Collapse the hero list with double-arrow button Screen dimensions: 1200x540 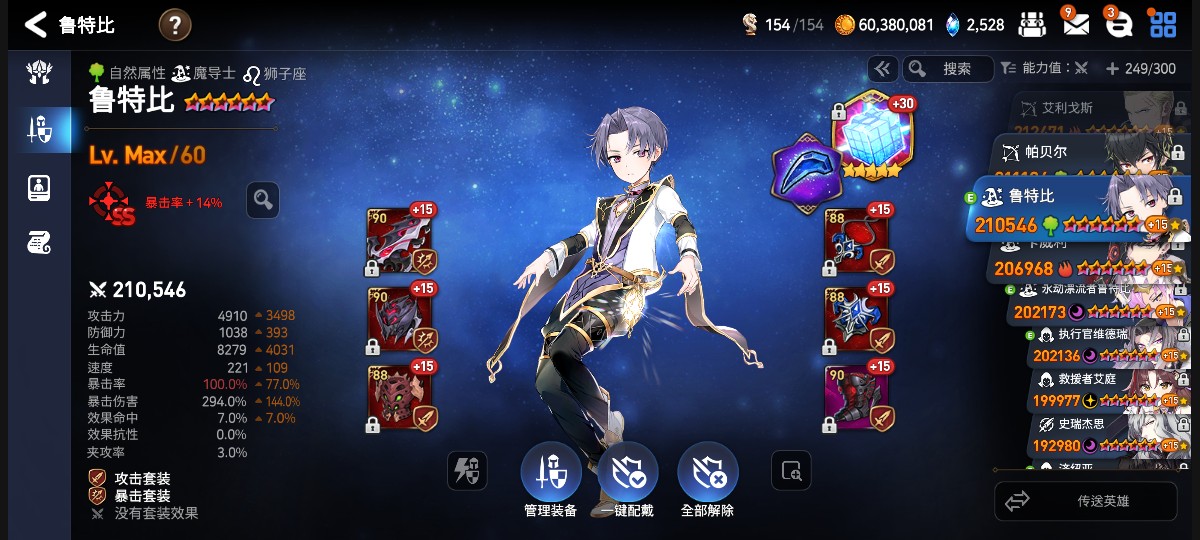(x=881, y=69)
